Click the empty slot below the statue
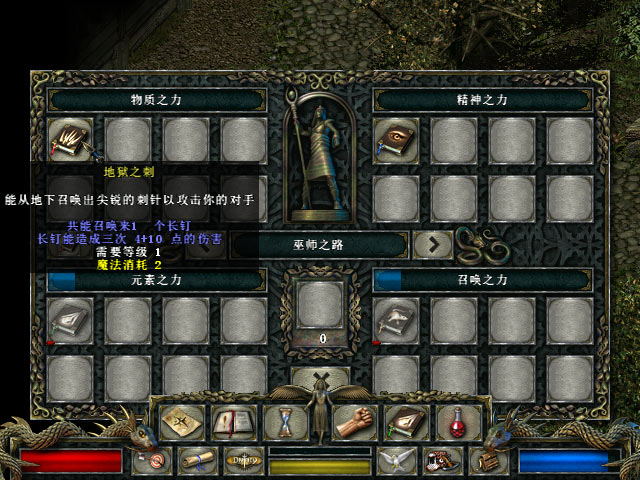This screenshot has height=480, width=640. (x=320, y=305)
